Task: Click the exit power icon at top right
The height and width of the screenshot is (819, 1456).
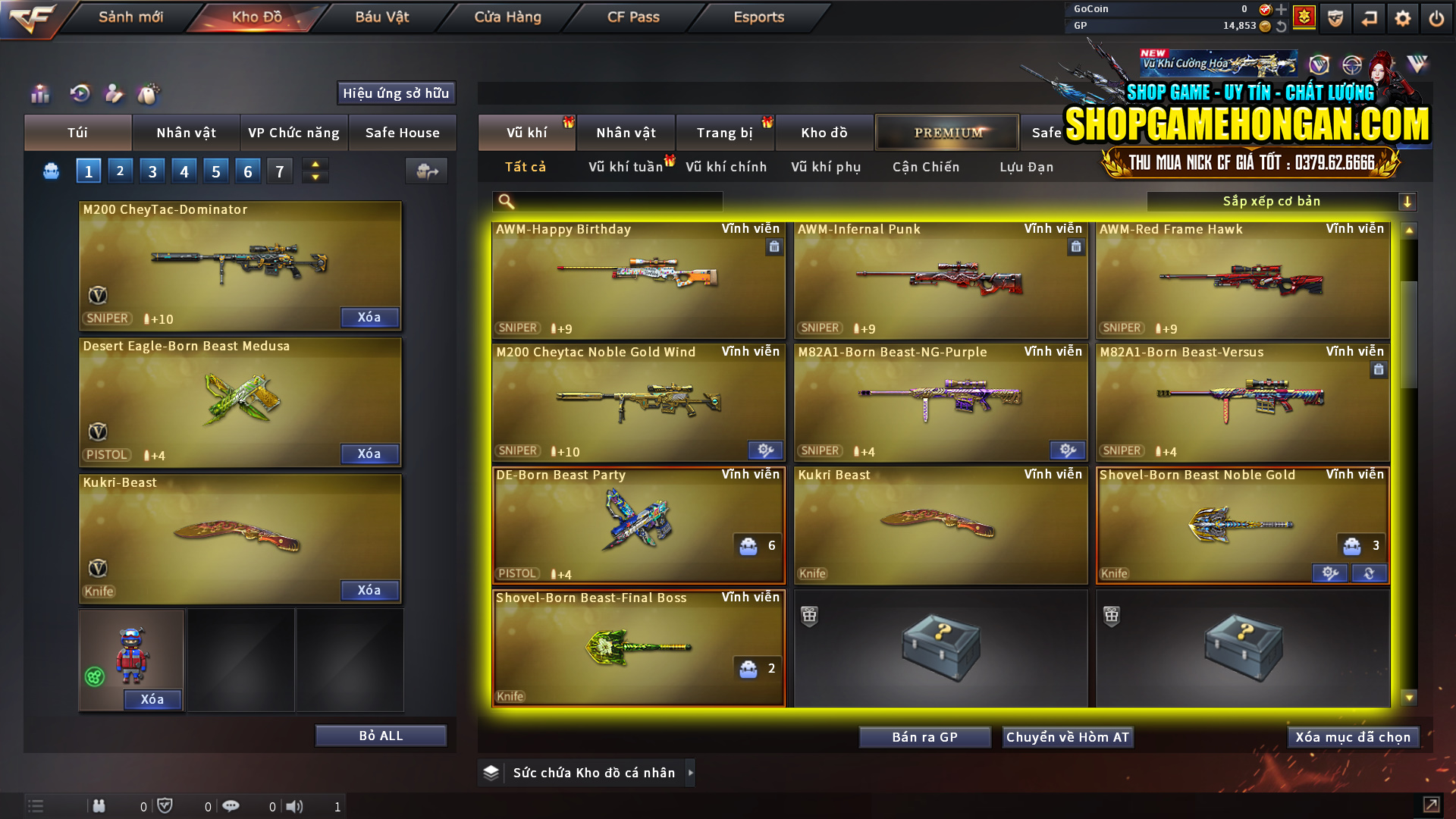Action: point(1436,18)
